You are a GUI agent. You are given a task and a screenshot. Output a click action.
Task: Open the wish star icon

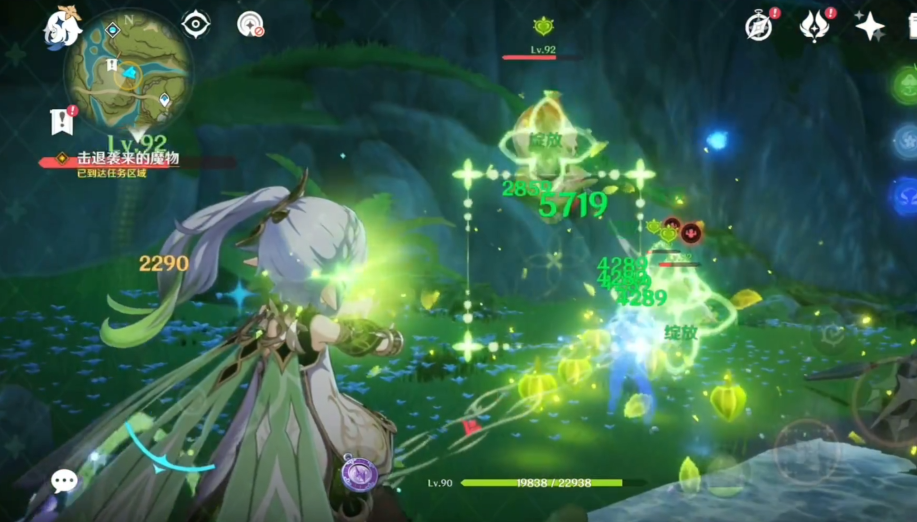tap(870, 26)
